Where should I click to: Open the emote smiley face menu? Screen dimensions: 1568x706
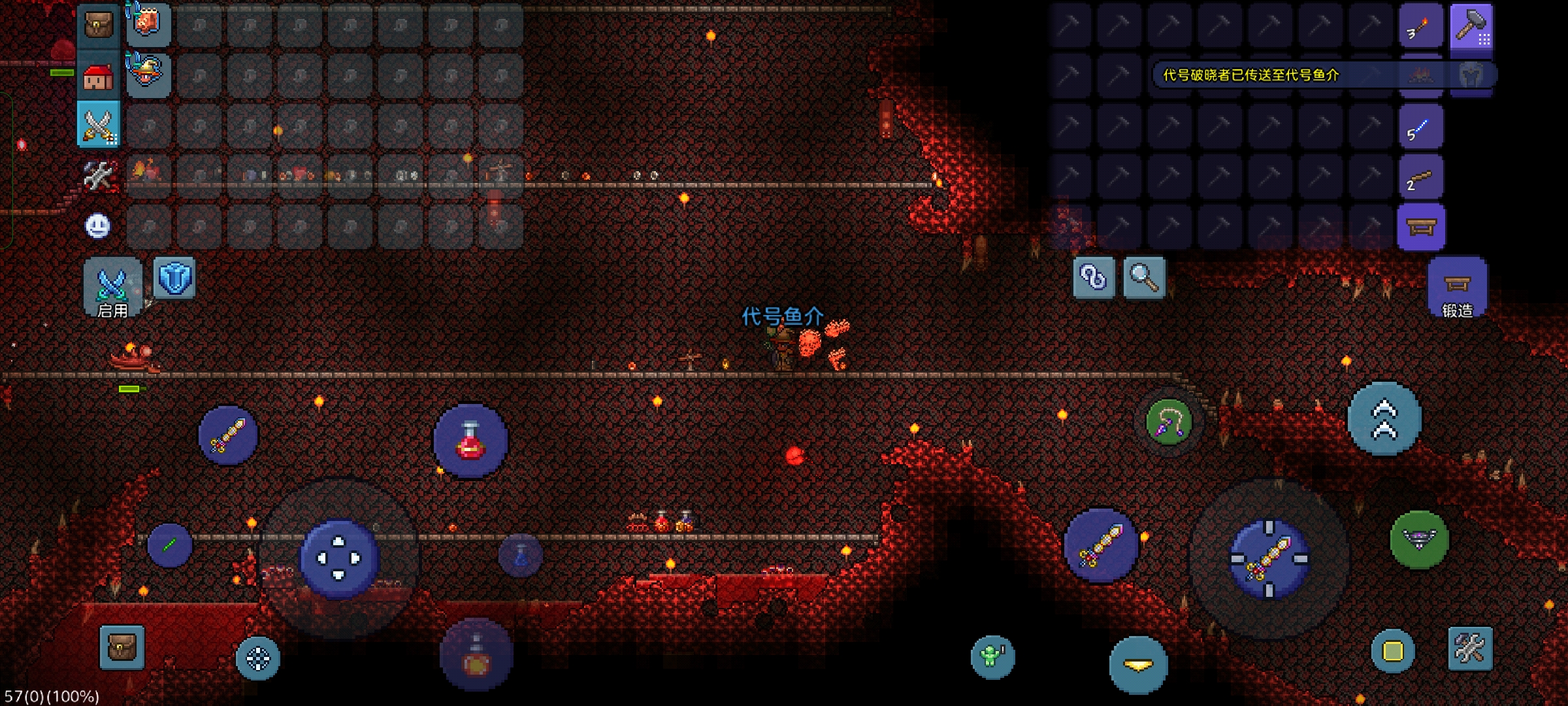[98, 226]
